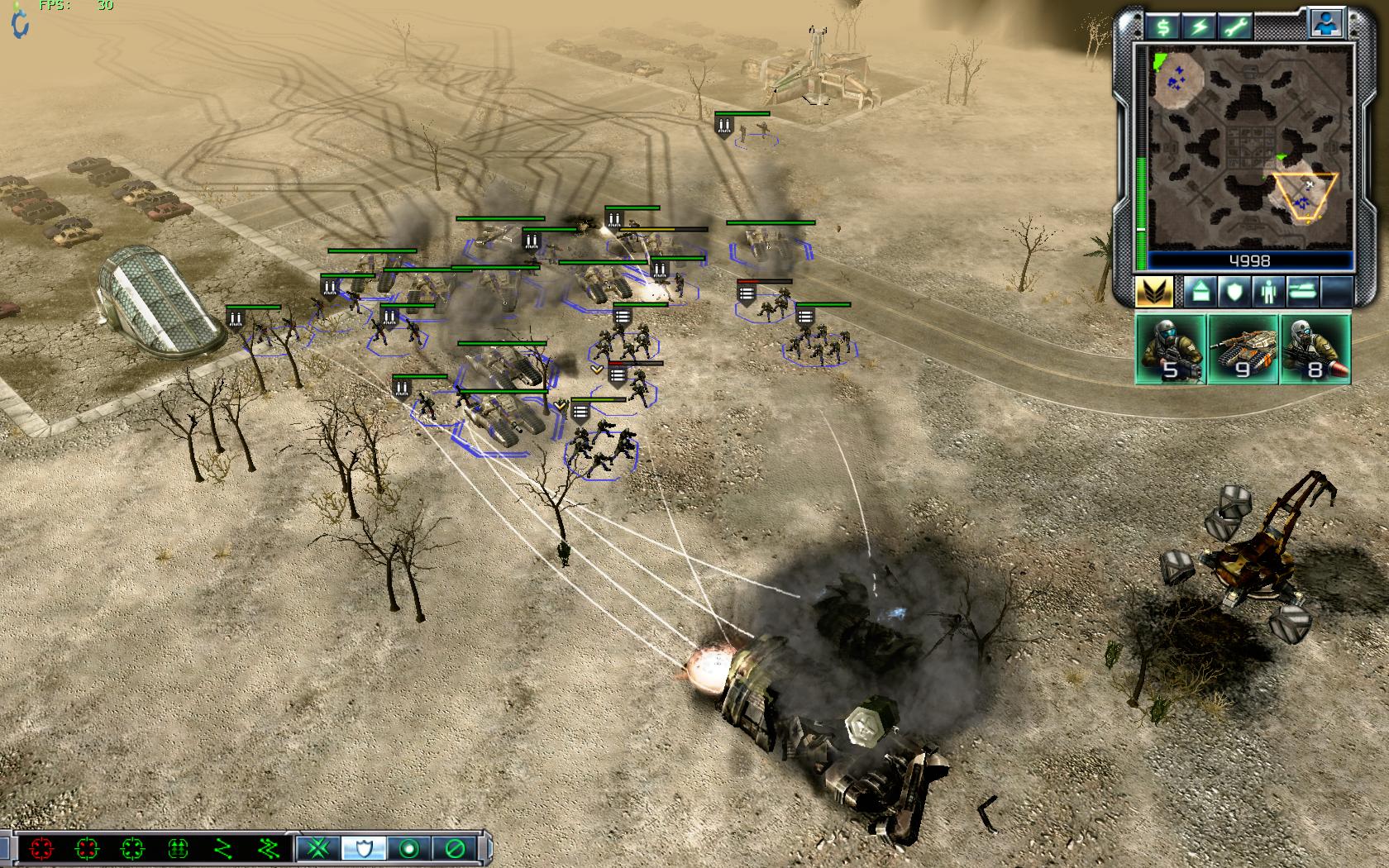Viewport: 1389px width, 868px height.
Task: Set the aggressive crossed-arrows stance
Action: point(318,848)
